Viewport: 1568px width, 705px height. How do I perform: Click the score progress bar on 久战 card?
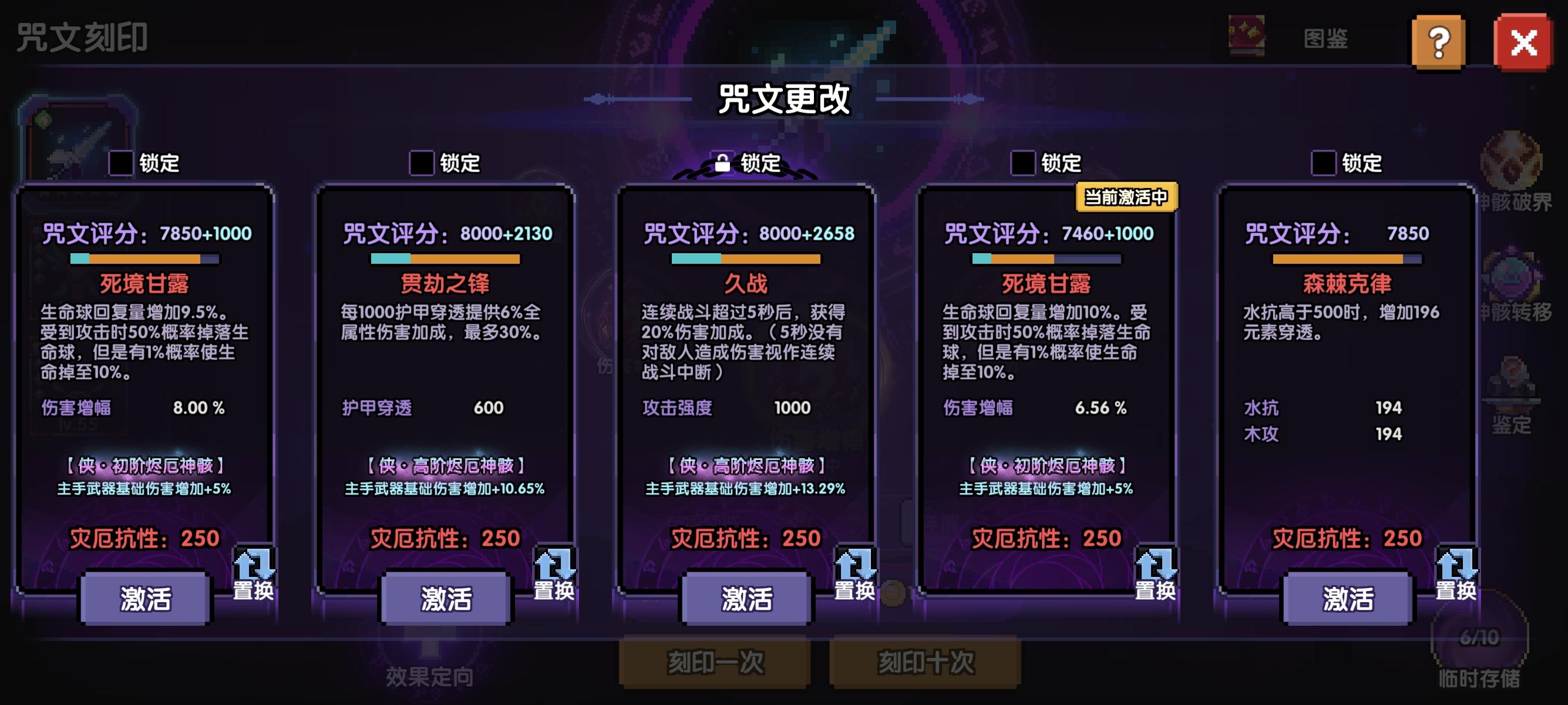pyautogui.click(x=746, y=257)
